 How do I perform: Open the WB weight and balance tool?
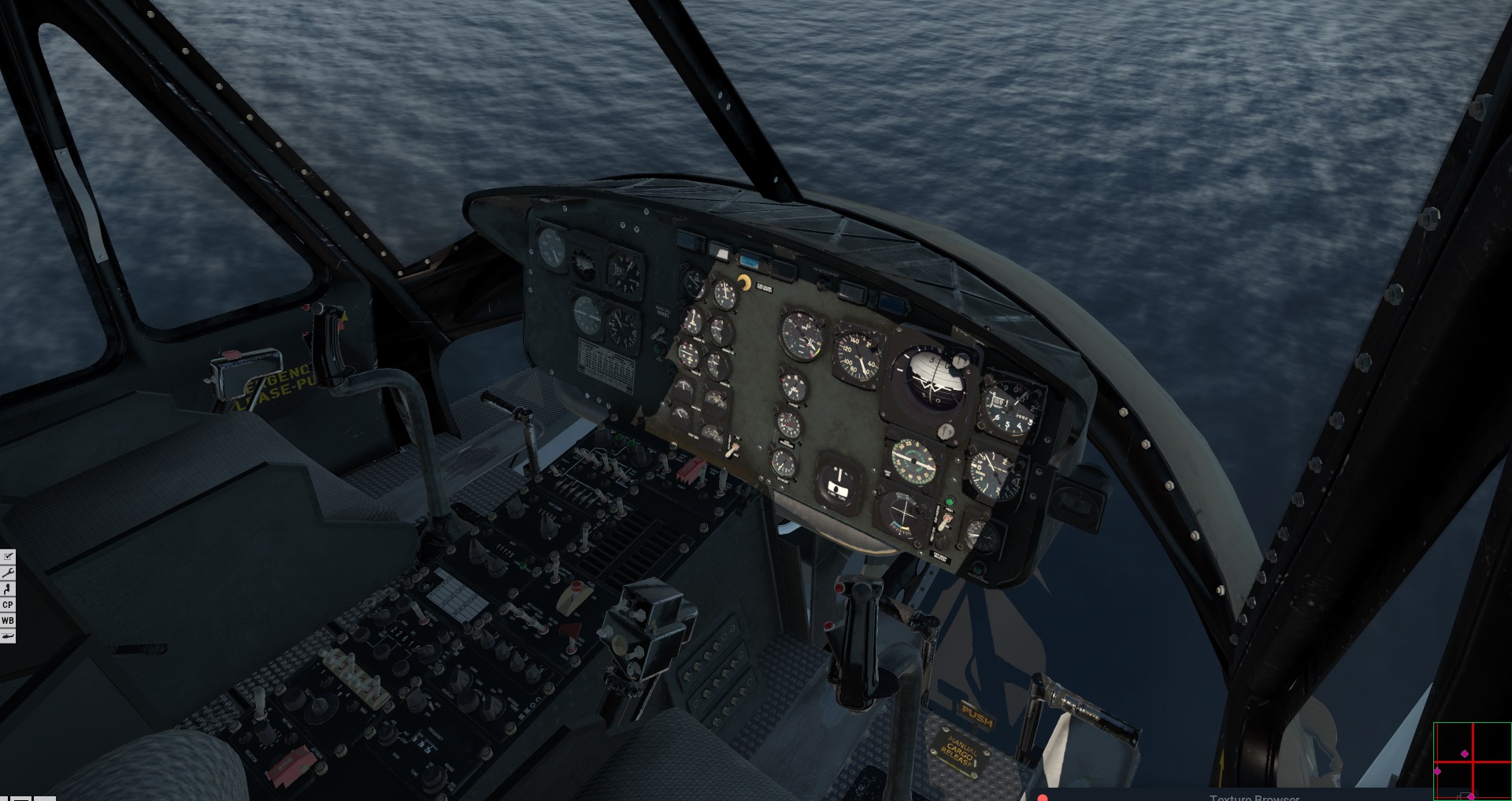(6, 620)
